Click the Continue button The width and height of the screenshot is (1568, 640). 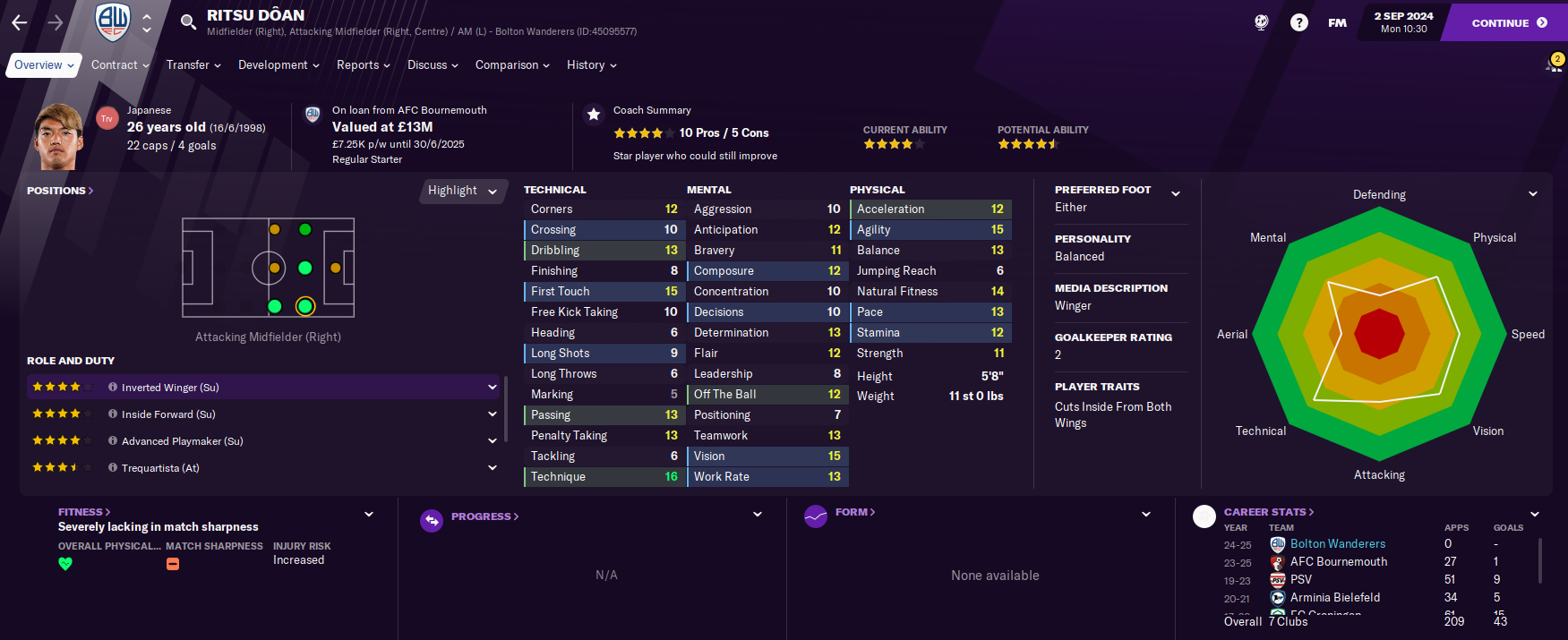pyautogui.click(x=1508, y=23)
